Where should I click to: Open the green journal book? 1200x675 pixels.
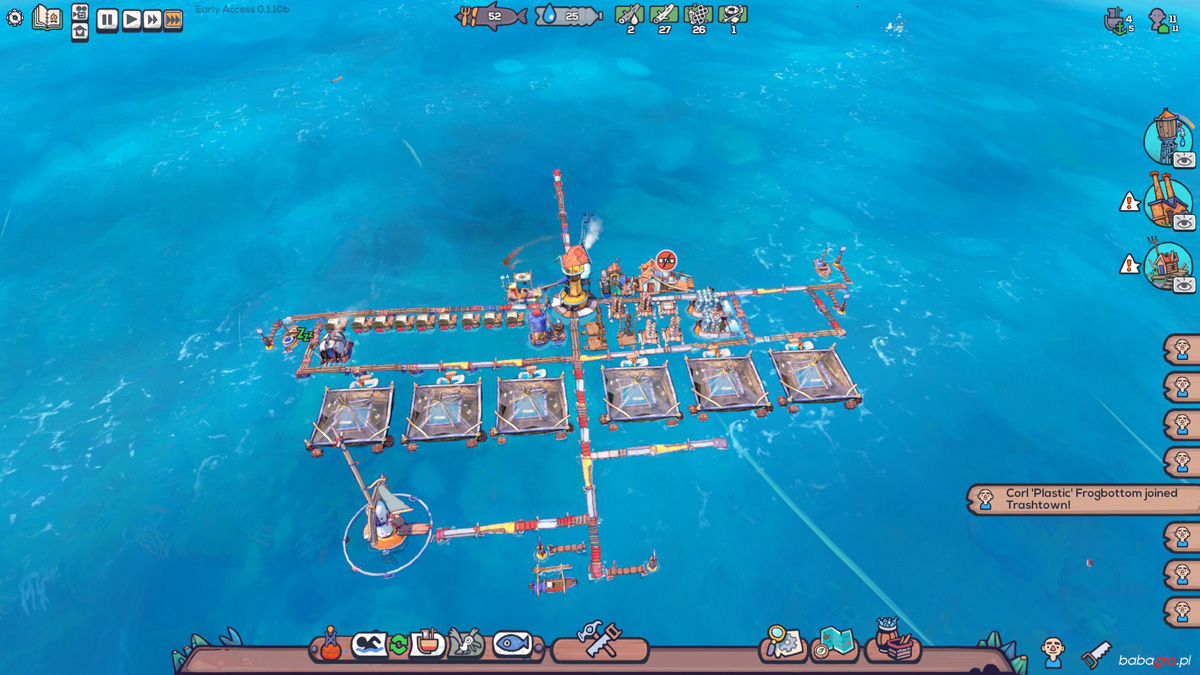coord(47,17)
